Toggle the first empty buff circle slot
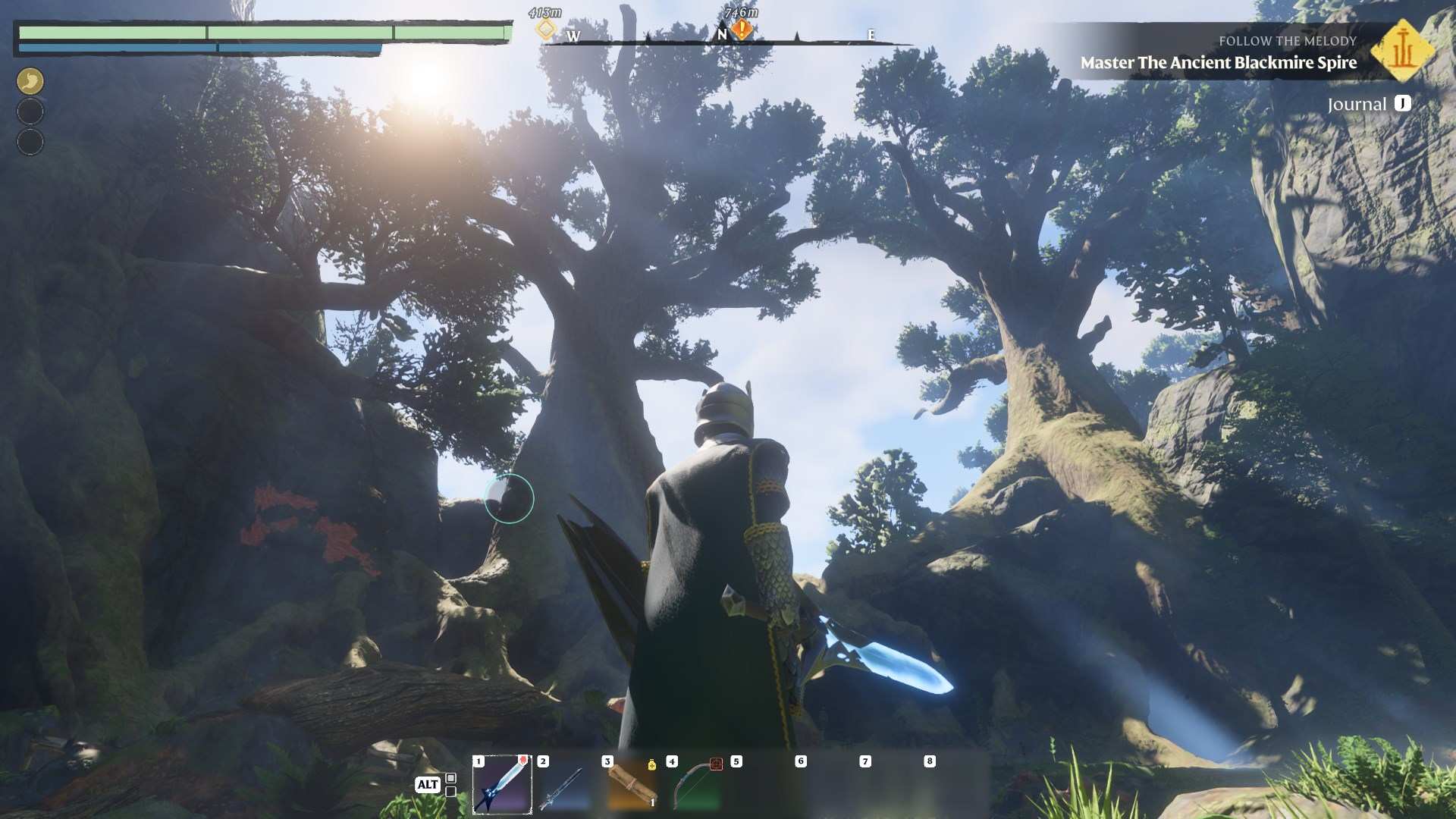1456x819 pixels. pos(30,111)
